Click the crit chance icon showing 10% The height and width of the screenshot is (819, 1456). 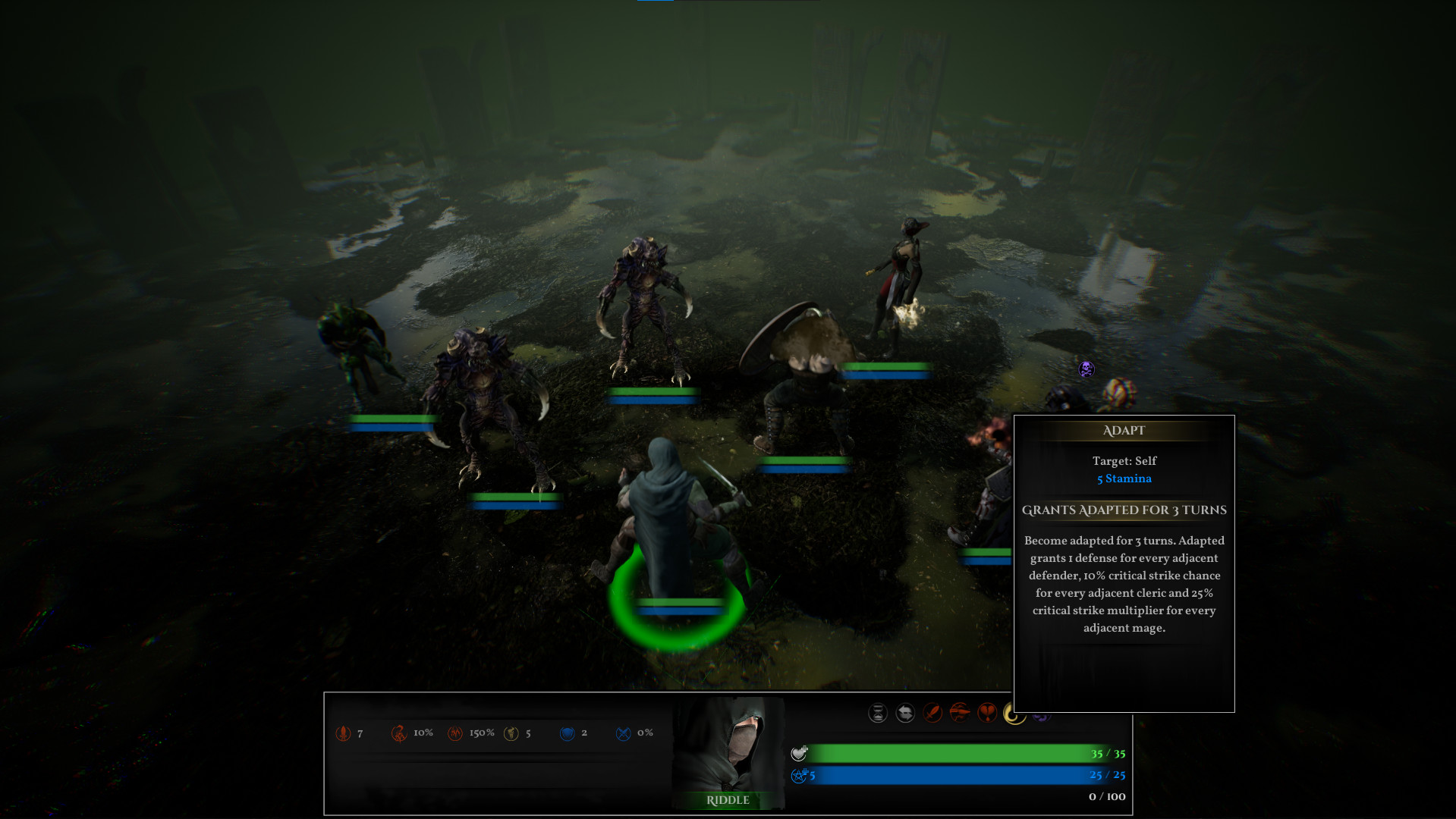[x=400, y=733]
